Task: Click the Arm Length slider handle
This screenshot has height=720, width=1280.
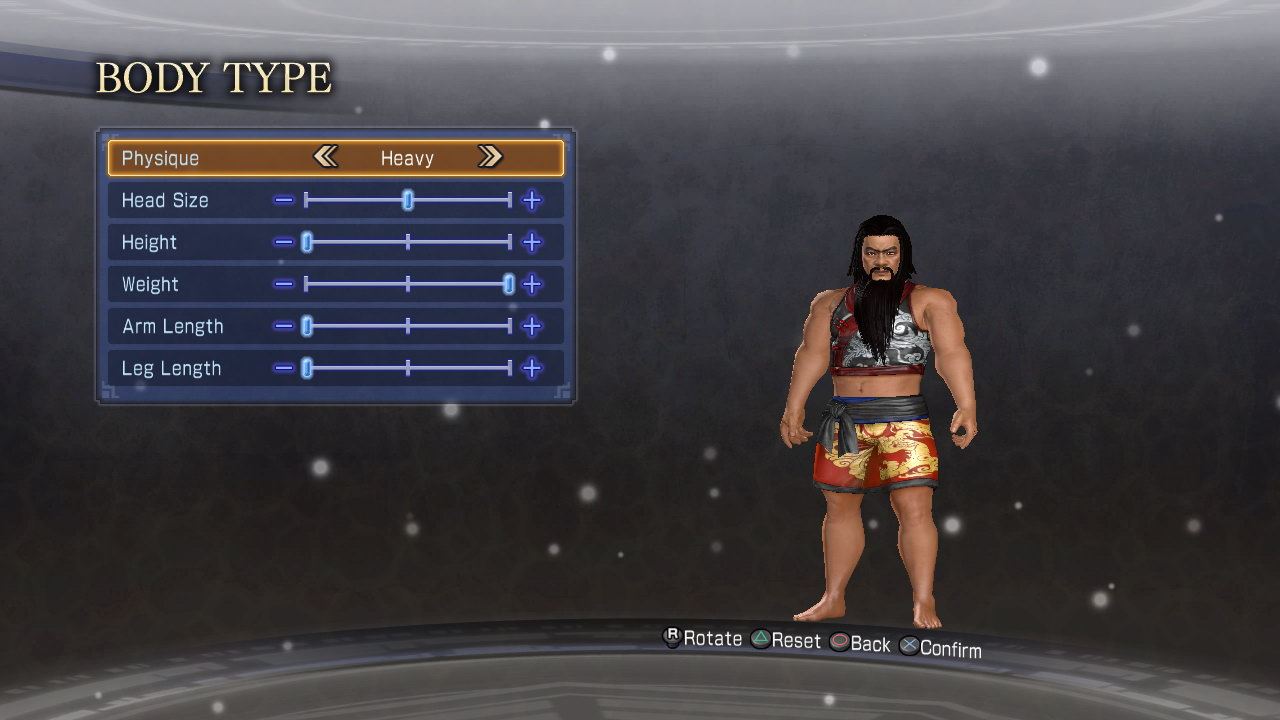Action: [307, 326]
